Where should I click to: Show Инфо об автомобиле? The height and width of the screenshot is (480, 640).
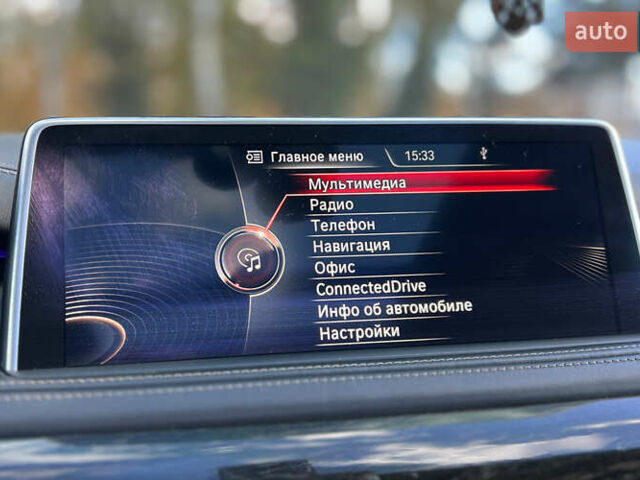pyautogui.click(x=394, y=309)
